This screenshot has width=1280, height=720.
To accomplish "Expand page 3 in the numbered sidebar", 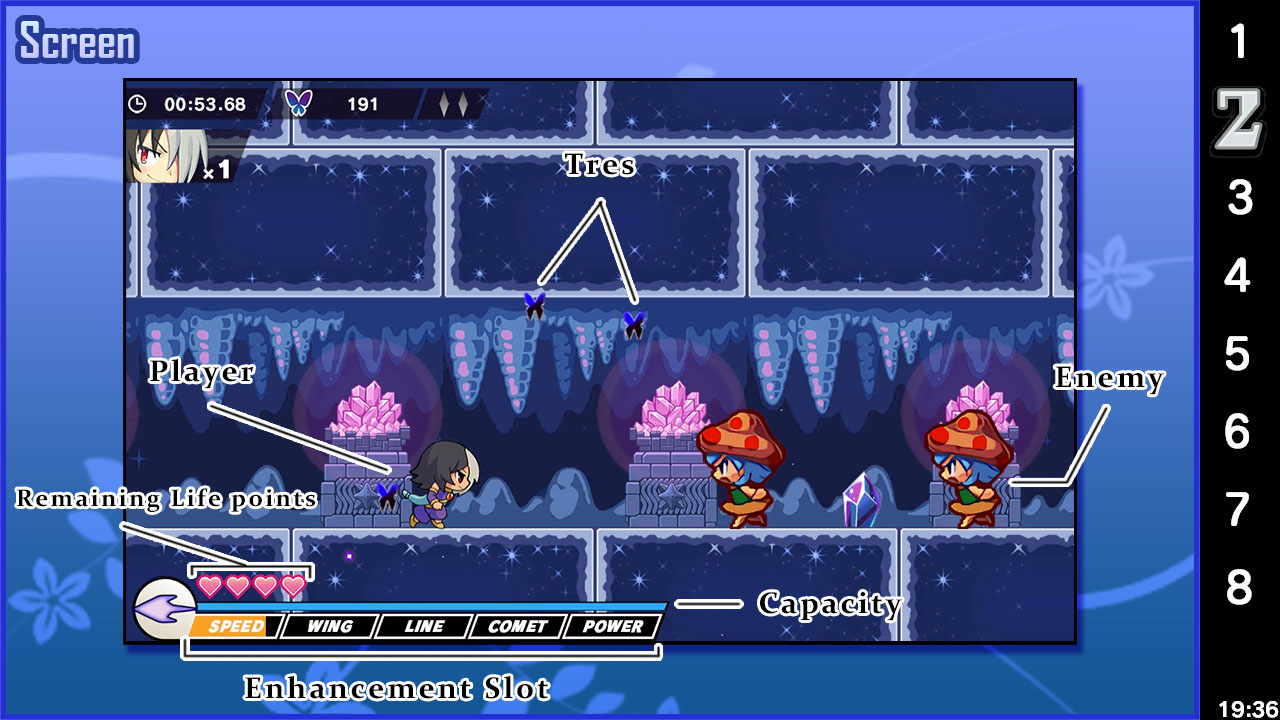I will [x=1238, y=199].
